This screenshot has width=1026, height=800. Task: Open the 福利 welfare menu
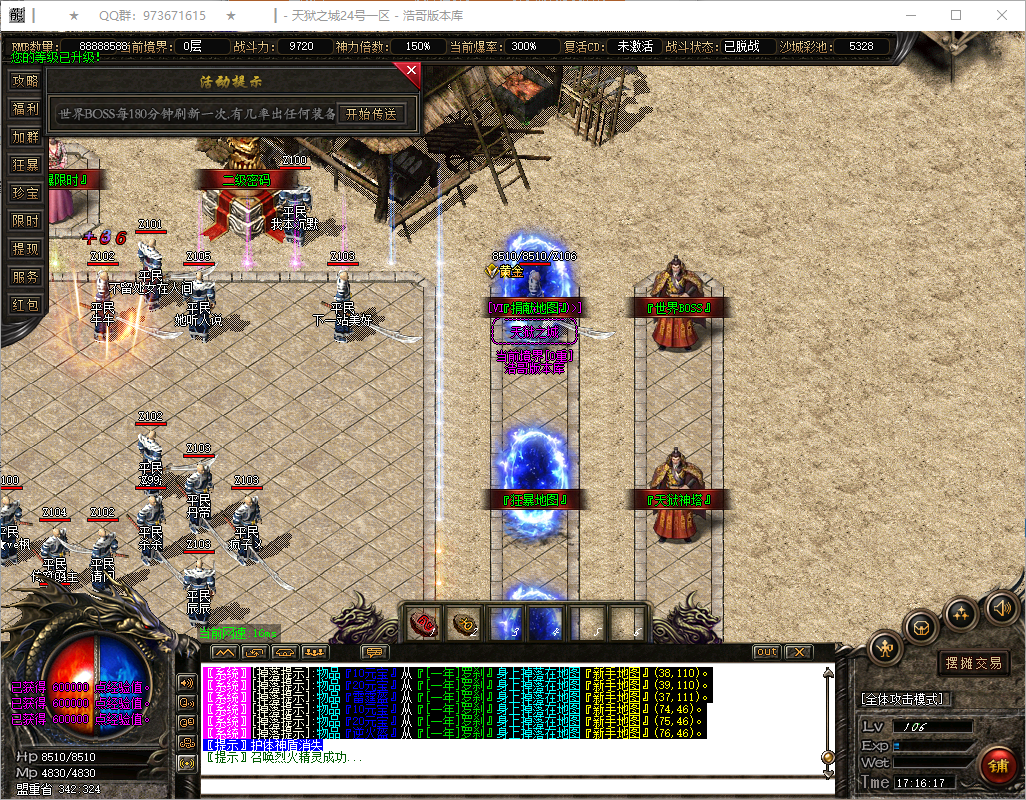coord(25,109)
